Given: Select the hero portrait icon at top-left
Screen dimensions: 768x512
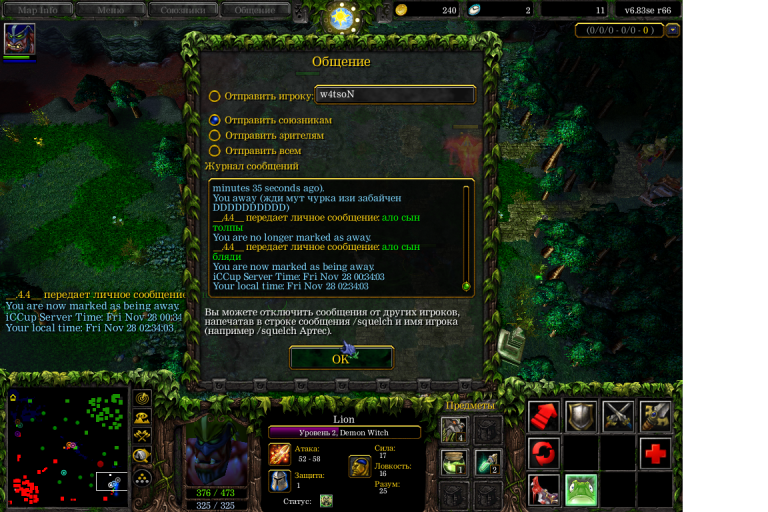Looking at the screenshot, I should click(x=19, y=39).
